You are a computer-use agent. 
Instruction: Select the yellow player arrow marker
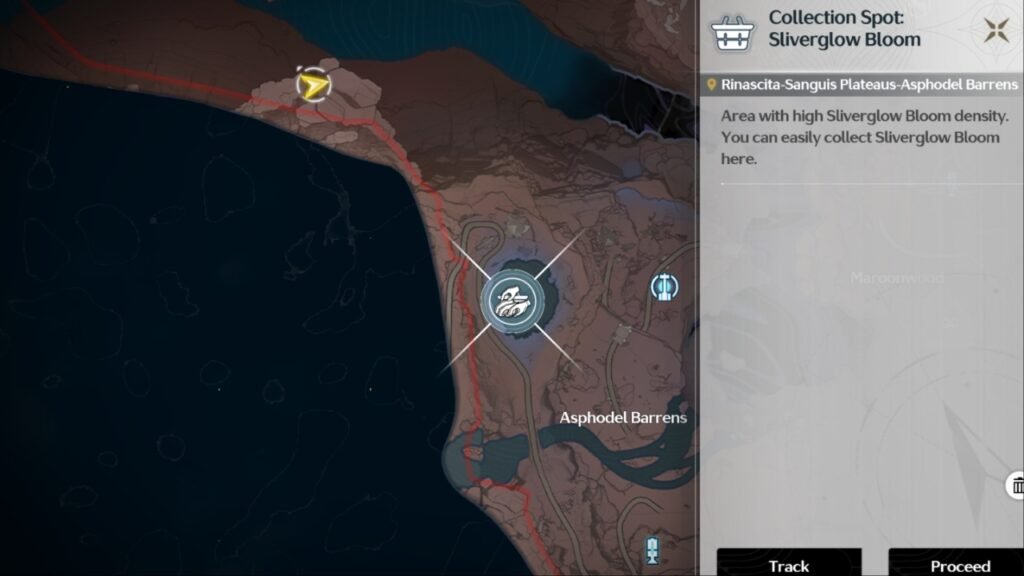pos(313,86)
